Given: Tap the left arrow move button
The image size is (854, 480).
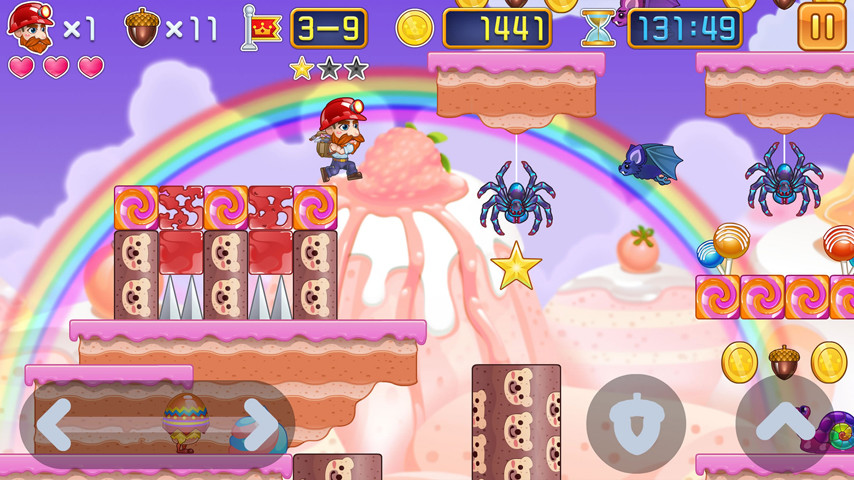Looking at the screenshot, I should click(x=57, y=424).
